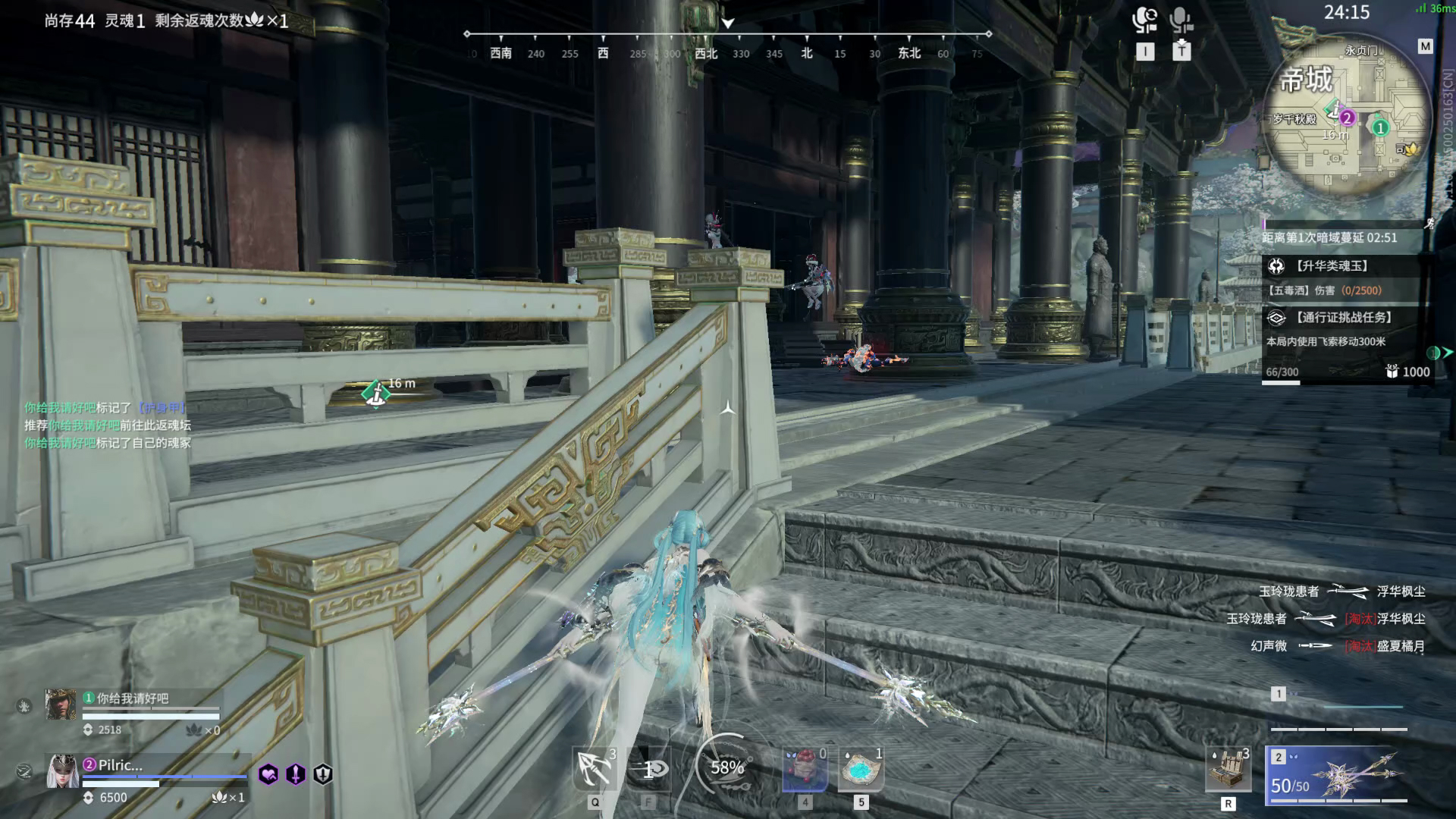This screenshot has height=819, width=1456.
Task: Click the purple sword buff icon
Action: [x=296, y=774]
